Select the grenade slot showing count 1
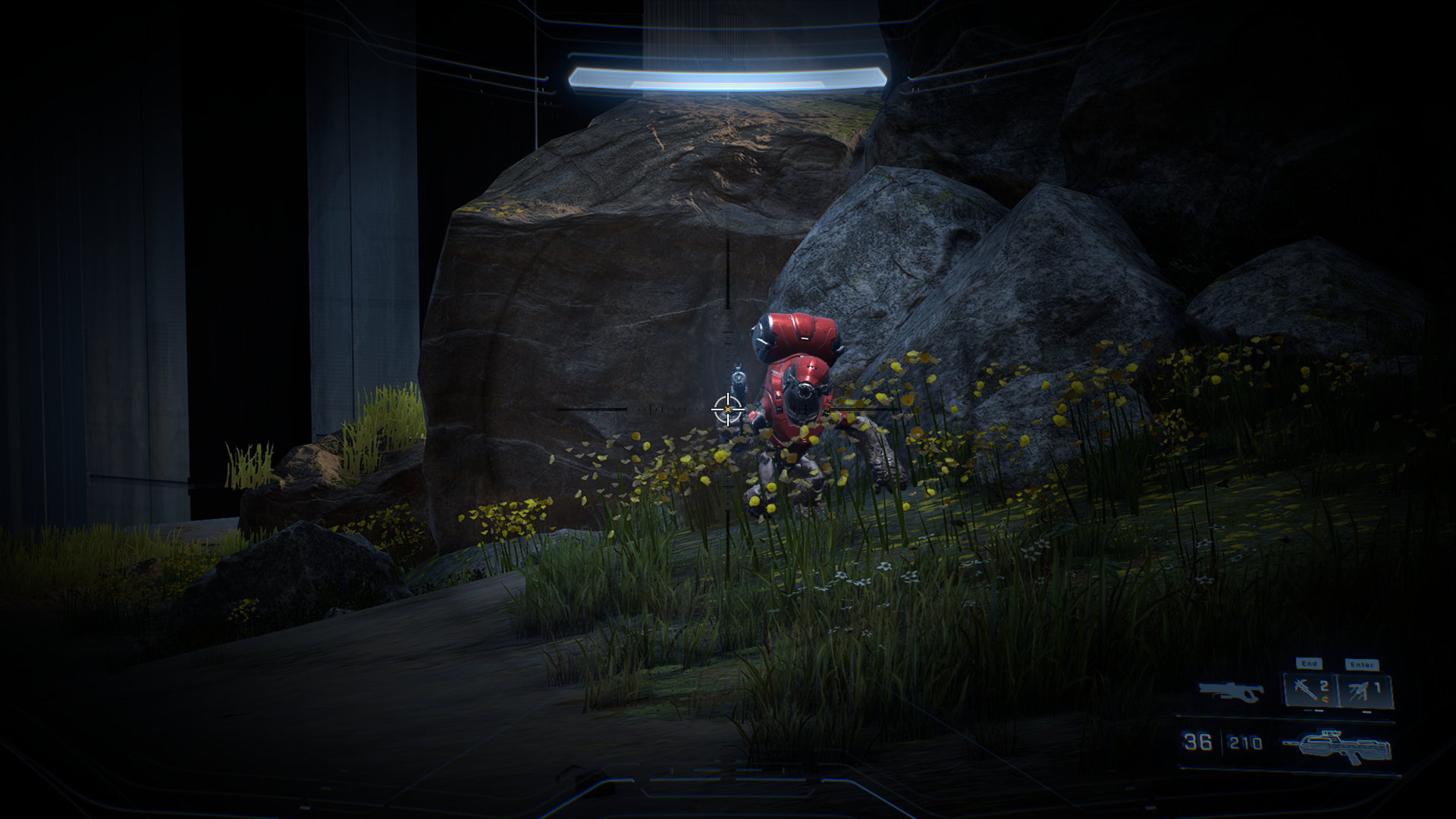 tap(1365, 690)
